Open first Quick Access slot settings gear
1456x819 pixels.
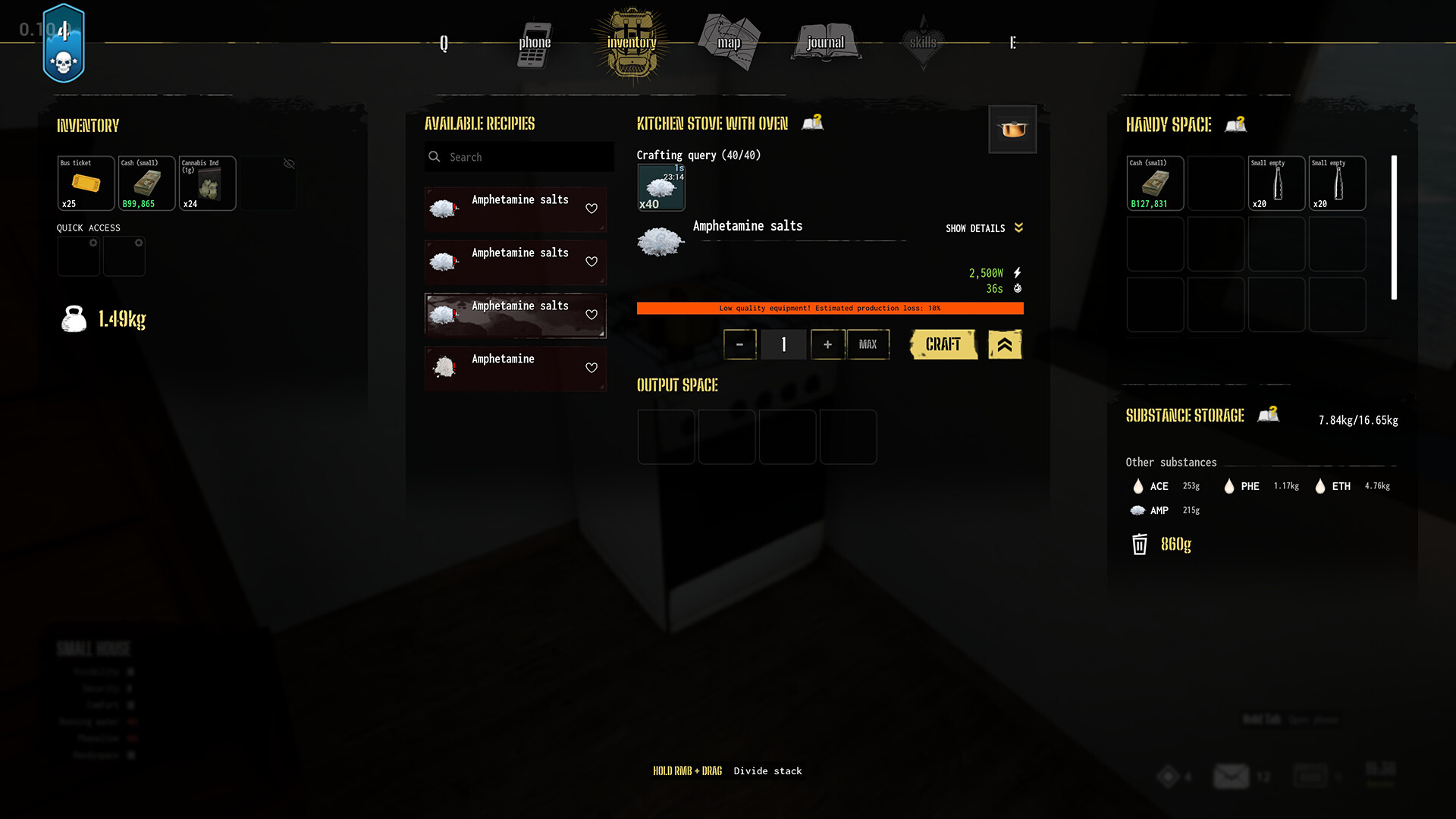point(93,243)
